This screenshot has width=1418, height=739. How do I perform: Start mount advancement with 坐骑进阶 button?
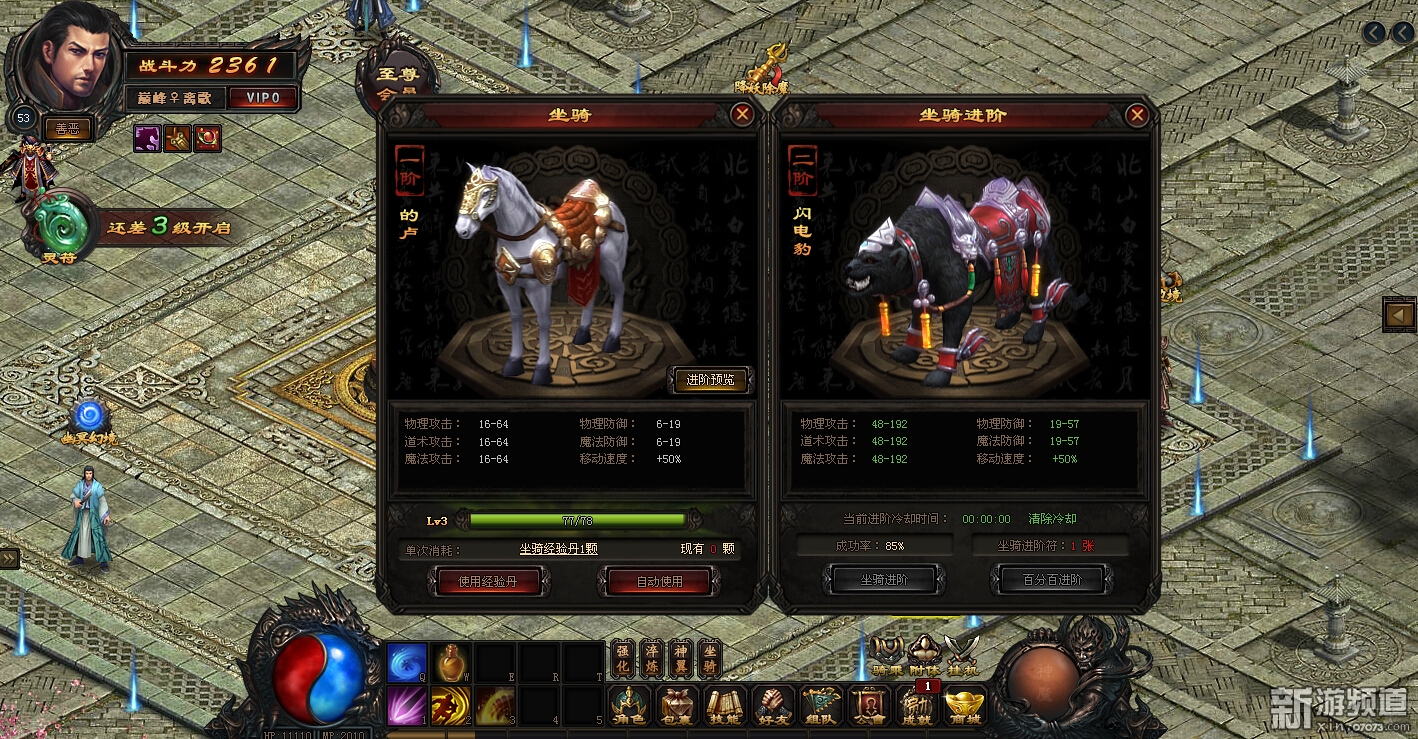point(883,579)
